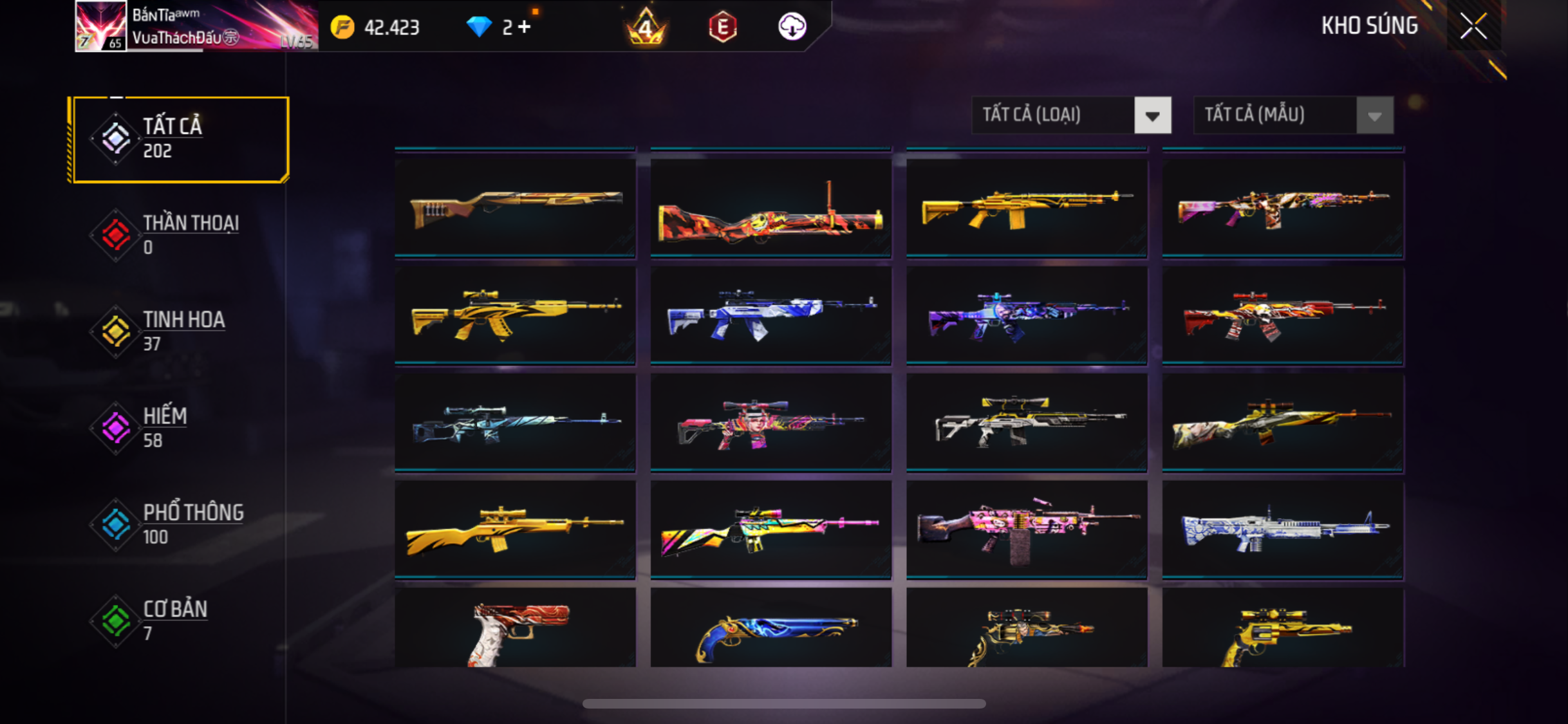Pick the blue and white AK skin
1568x724 pixels.
(770, 315)
